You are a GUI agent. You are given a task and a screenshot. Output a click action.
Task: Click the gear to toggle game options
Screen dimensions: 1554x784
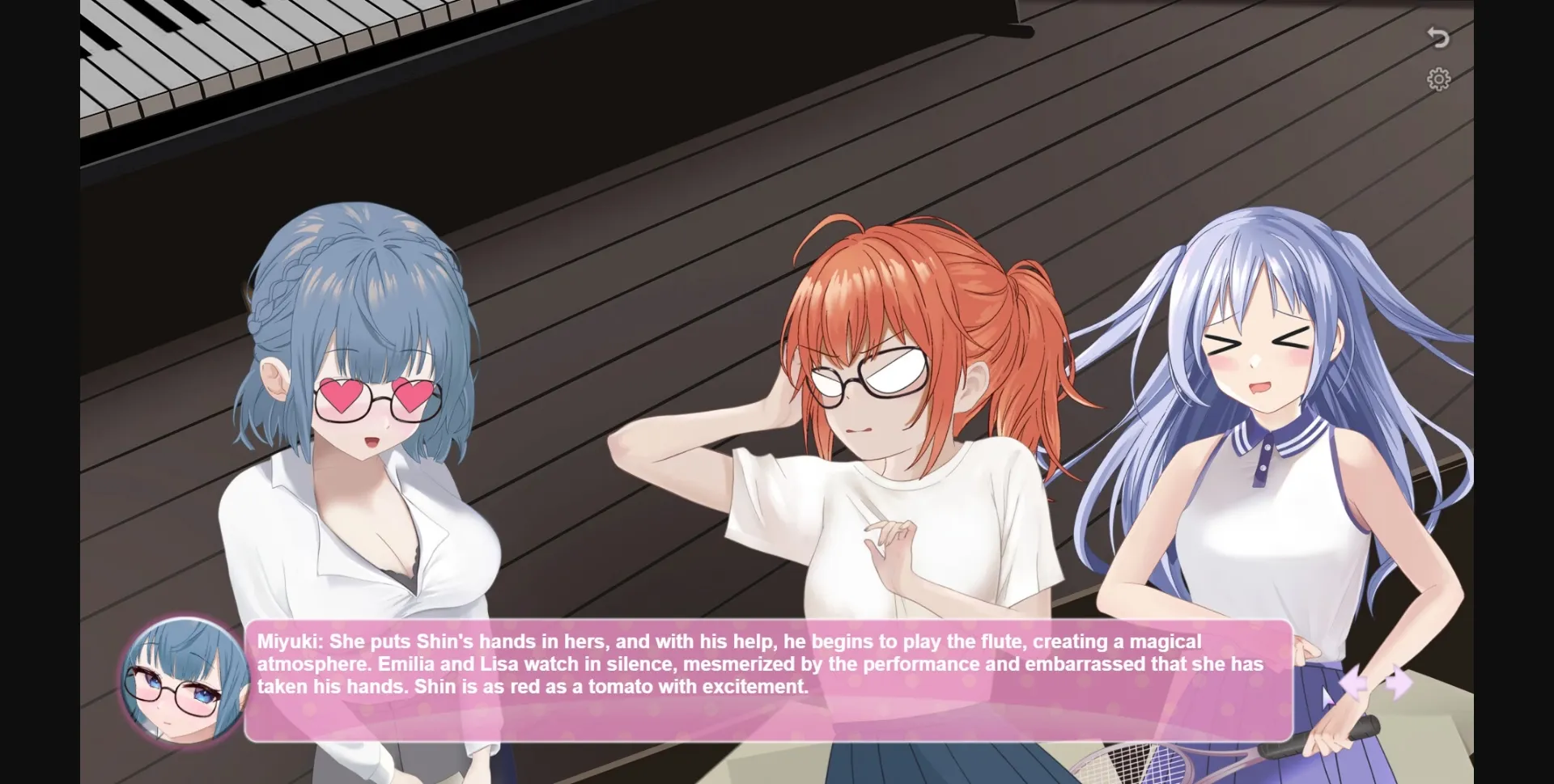(1440, 79)
